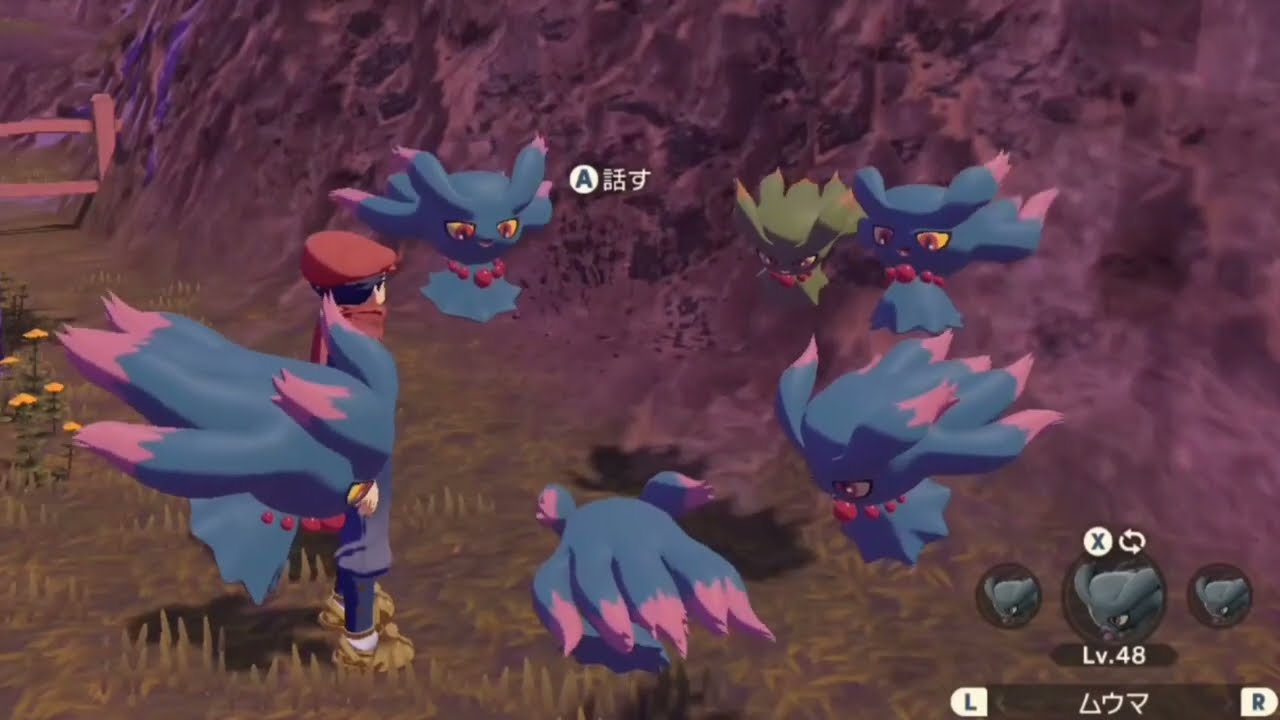This screenshot has width=1280, height=720.
Task: Click the cycle arrows icon beside X
Action: (x=1130, y=542)
